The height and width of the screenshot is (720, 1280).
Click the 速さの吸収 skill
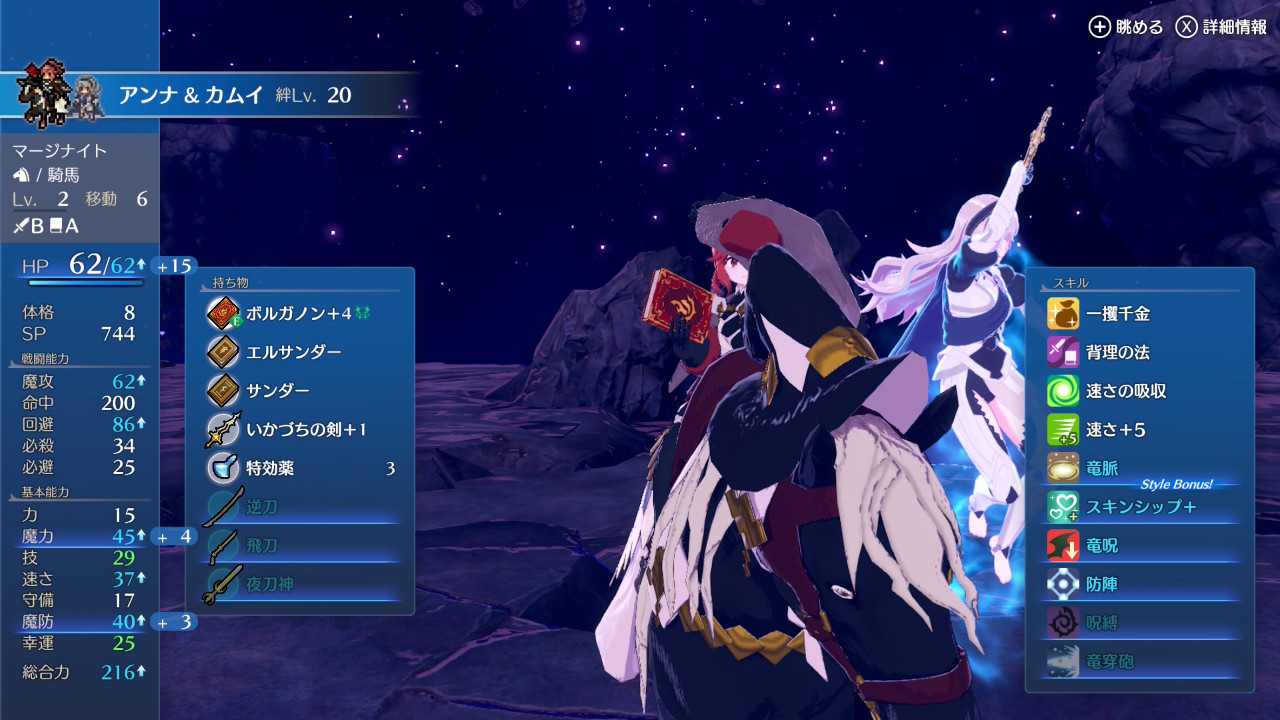(x=1126, y=391)
